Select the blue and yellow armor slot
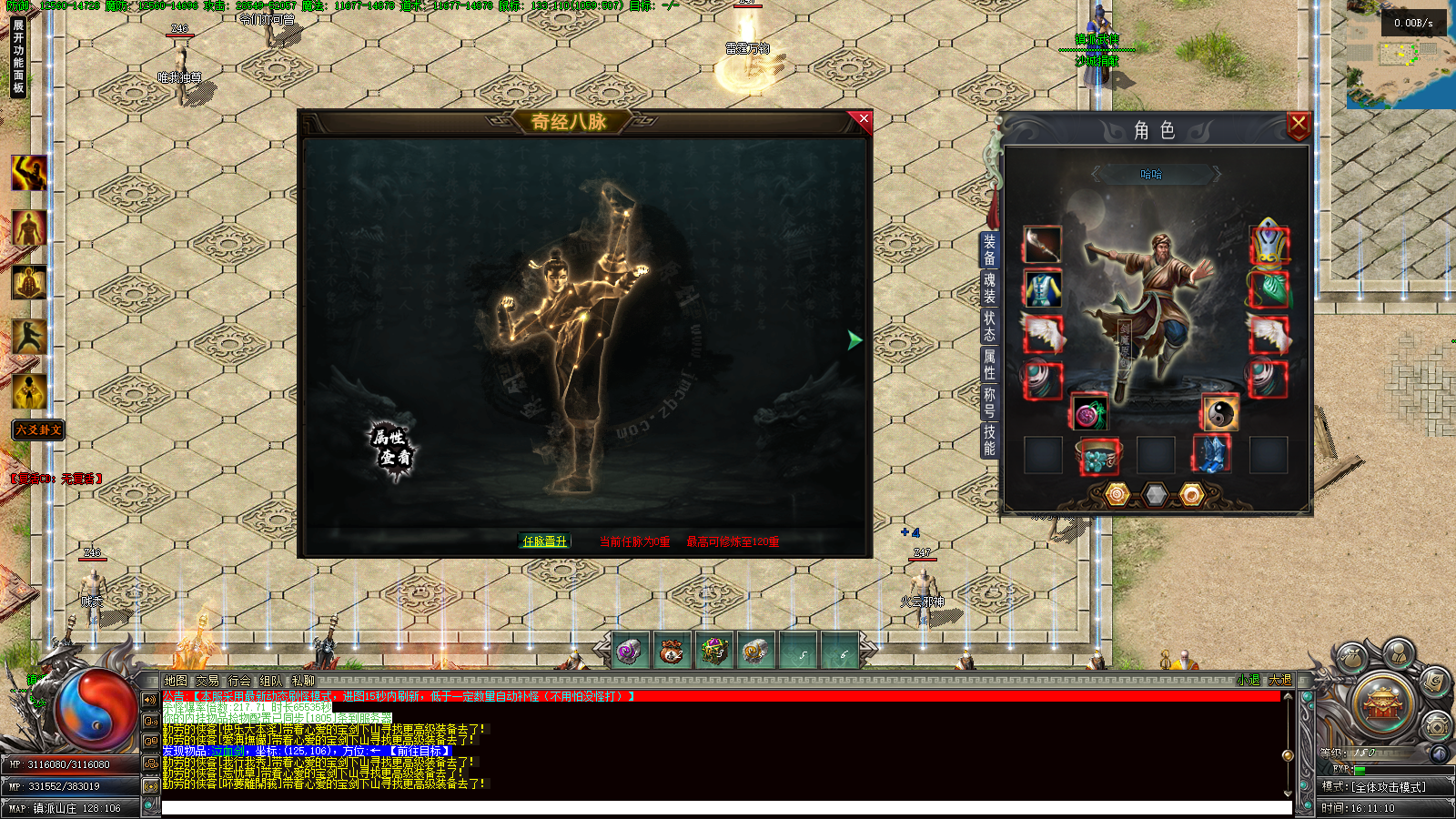Image resolution: width=1456 pixels, height=819 pixels. pos(1042,288)
